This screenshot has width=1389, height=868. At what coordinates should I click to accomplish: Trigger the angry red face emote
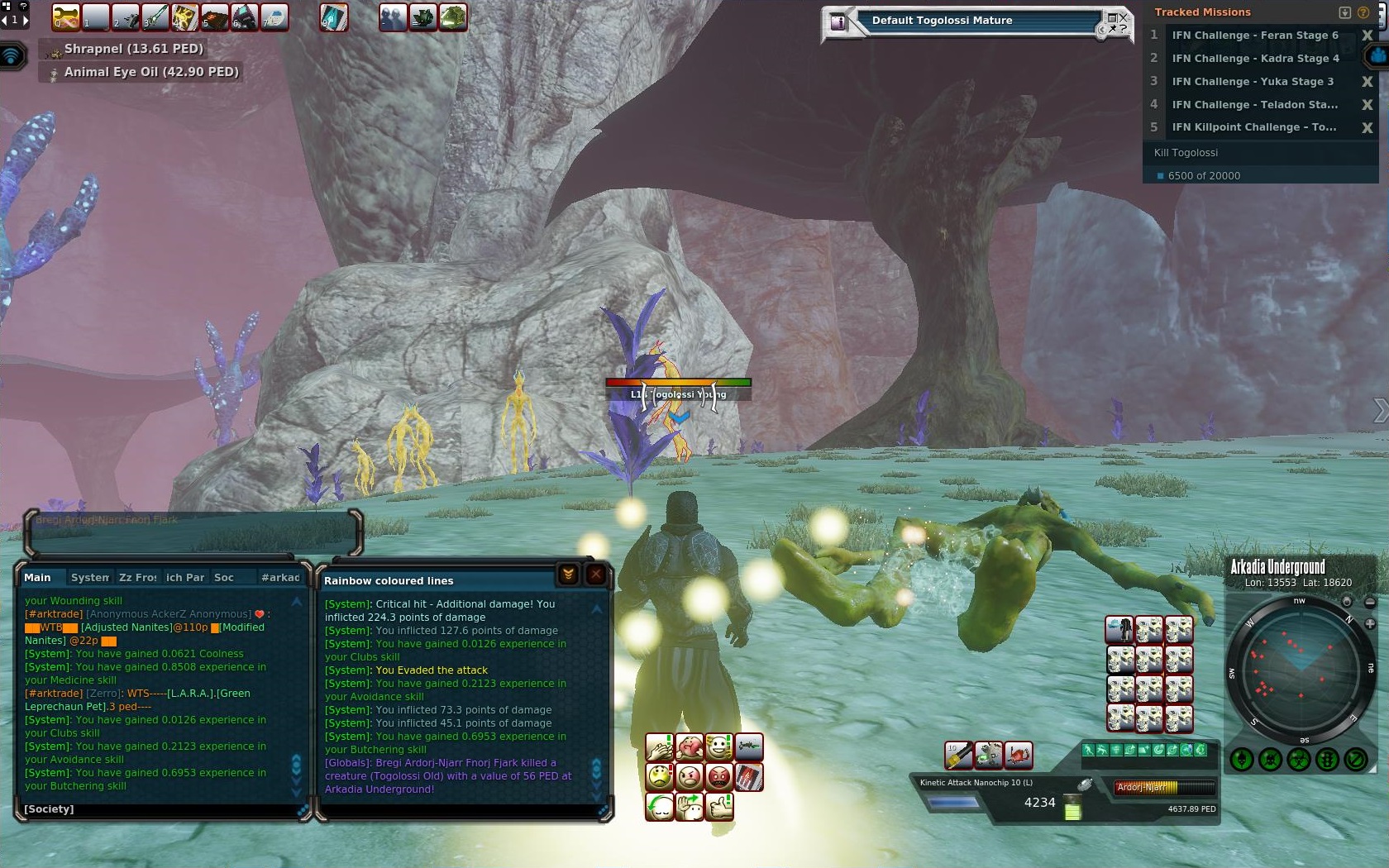(x=719, y=777)
